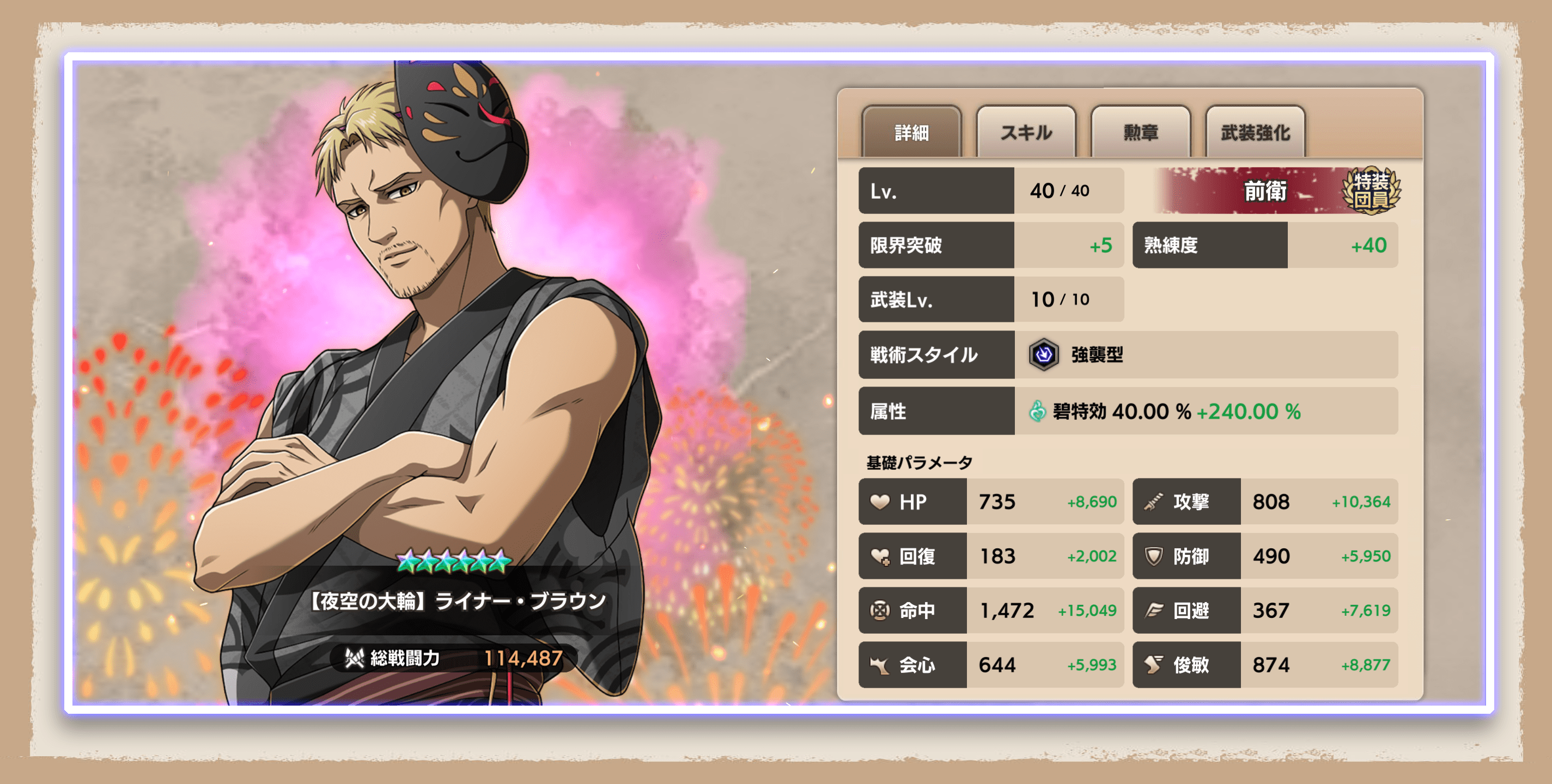Show the 武装強化 tab
The width and height of the screenshot is (1552, 784).
click(x=1255, y=132)
